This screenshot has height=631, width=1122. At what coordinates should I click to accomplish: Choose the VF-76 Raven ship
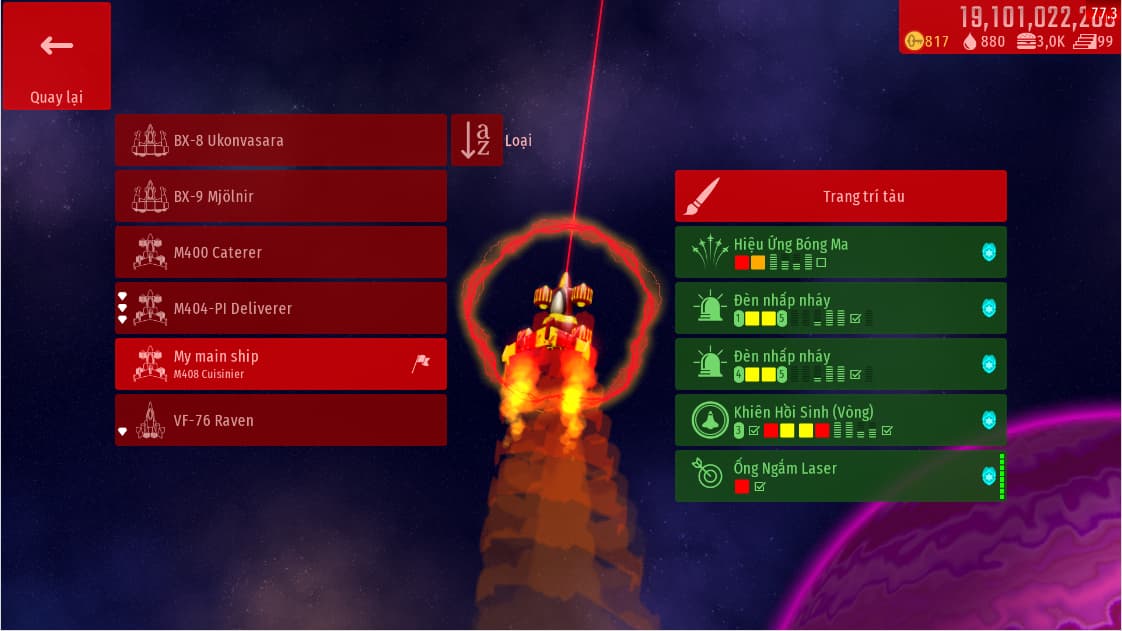click(x=280, y=420)
